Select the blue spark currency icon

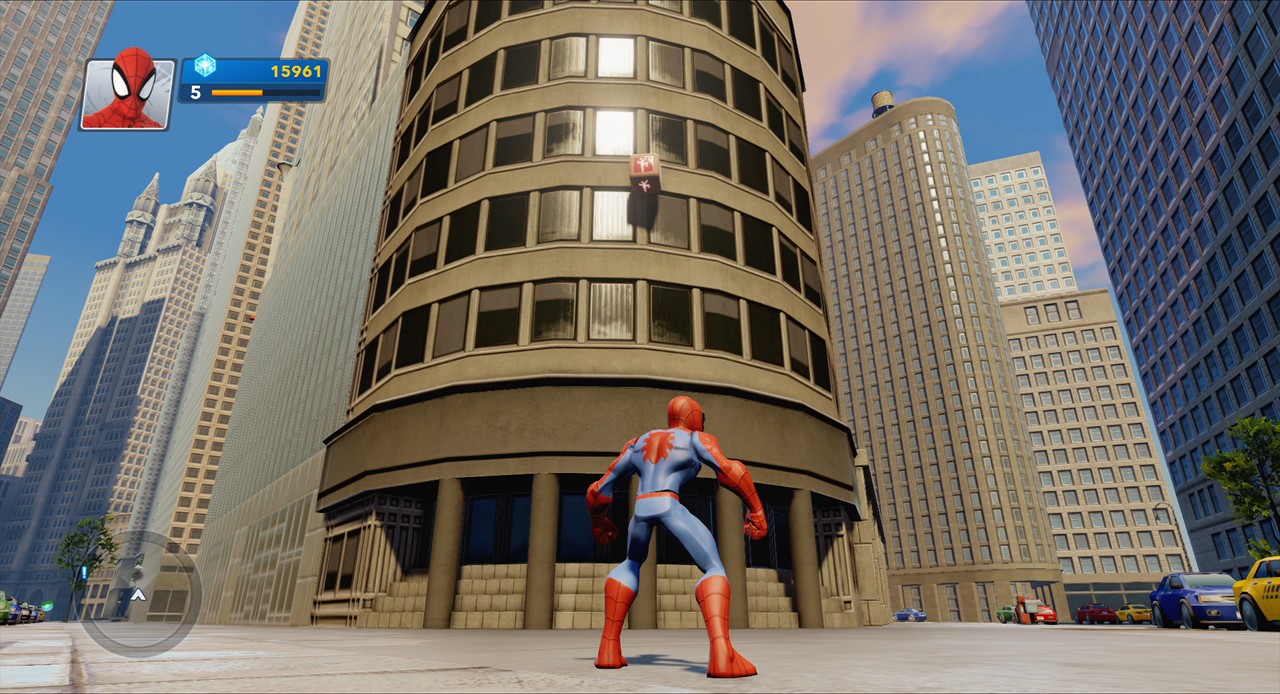click(x=205, y=66)
